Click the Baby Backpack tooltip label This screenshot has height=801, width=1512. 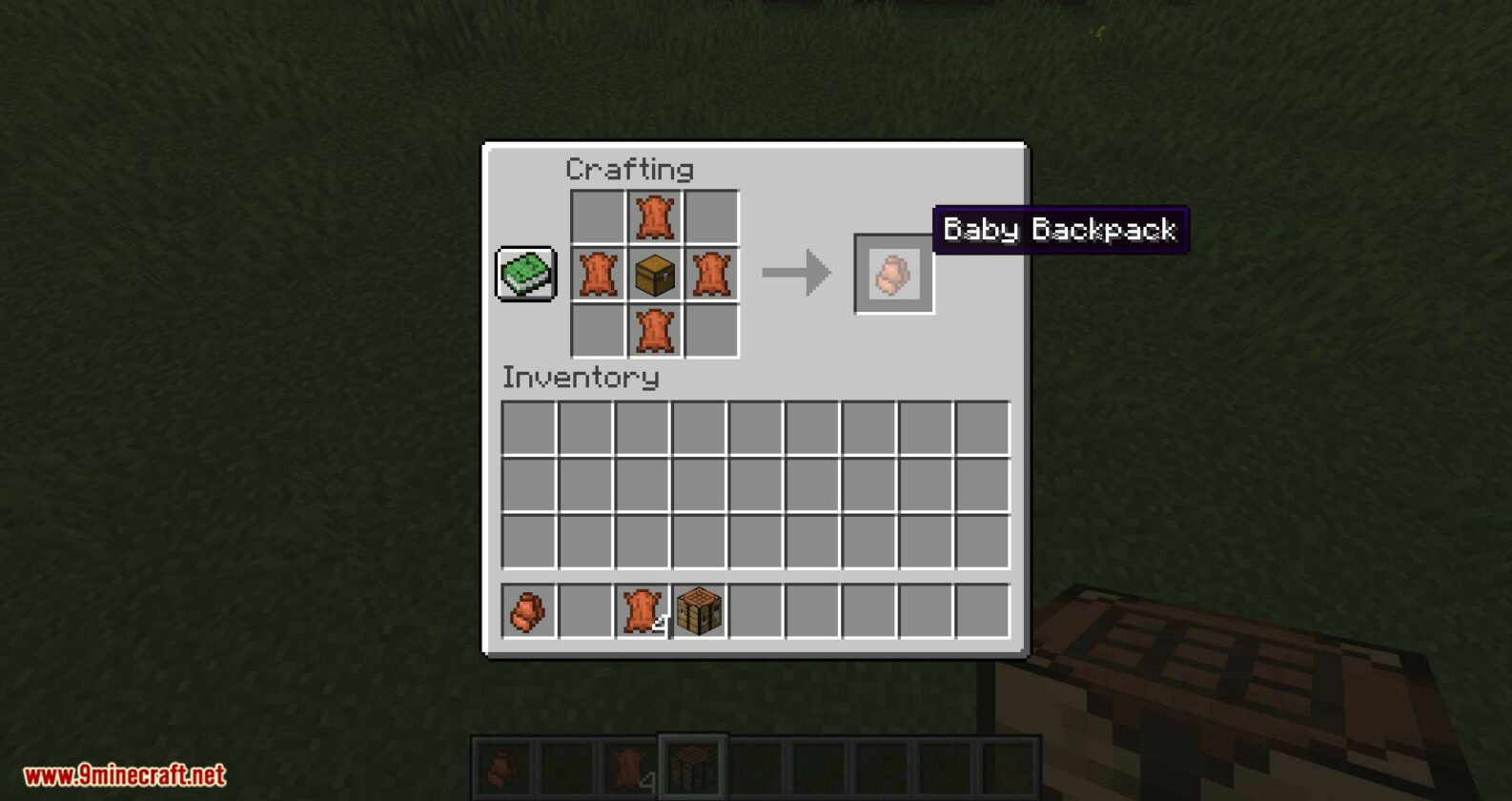click(x=1061, y=229)
